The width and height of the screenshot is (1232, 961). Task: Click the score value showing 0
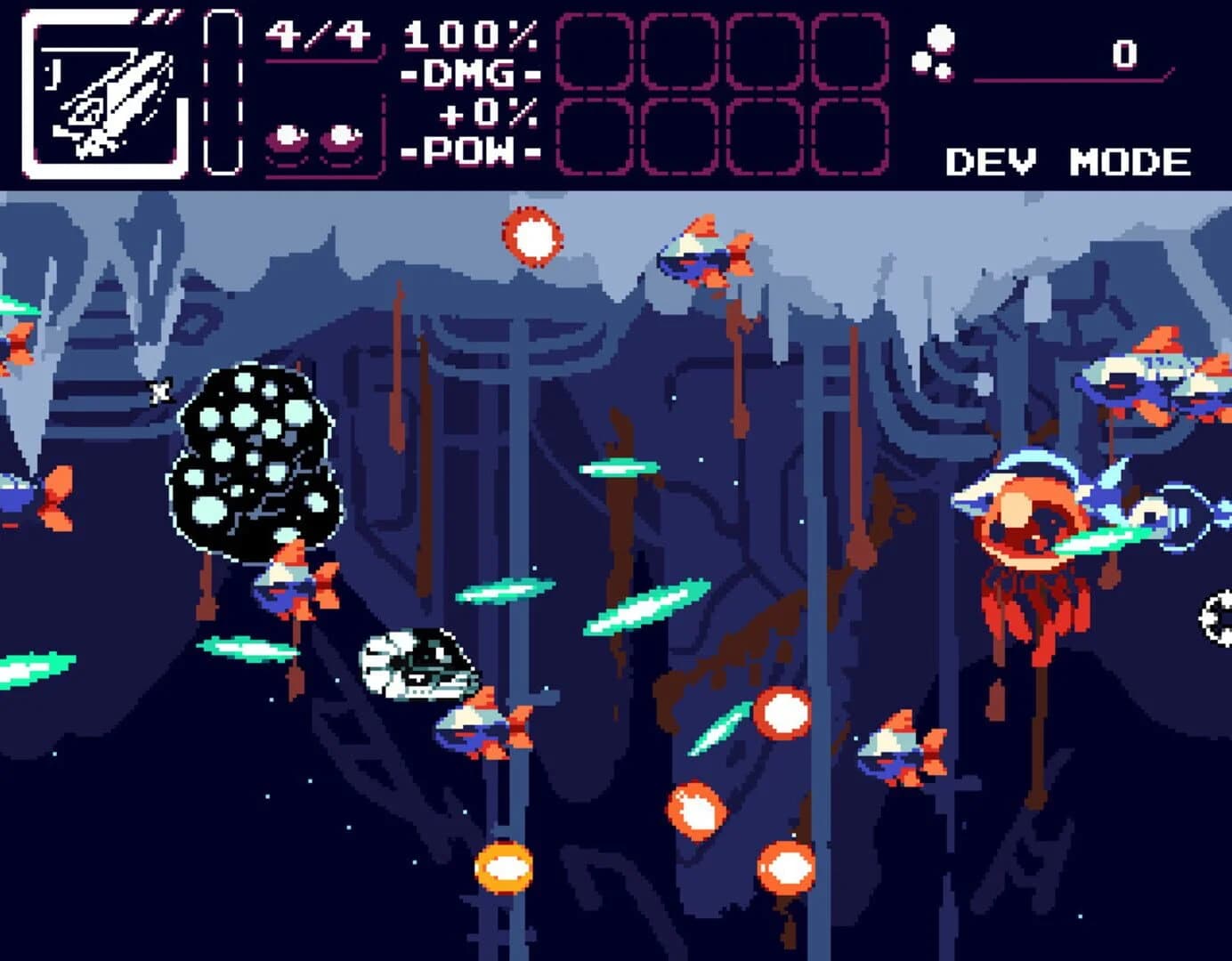[x=1123, y=53]
